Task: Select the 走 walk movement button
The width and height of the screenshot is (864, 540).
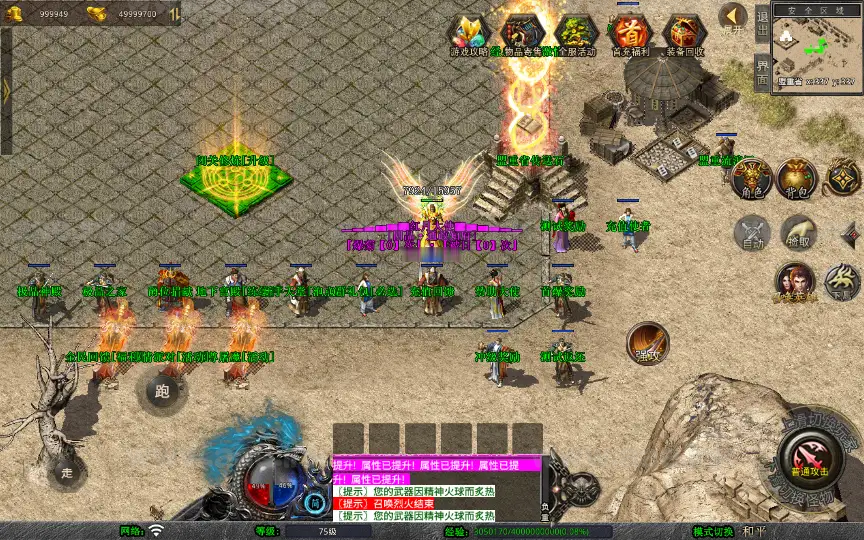Action: point(67,471)
